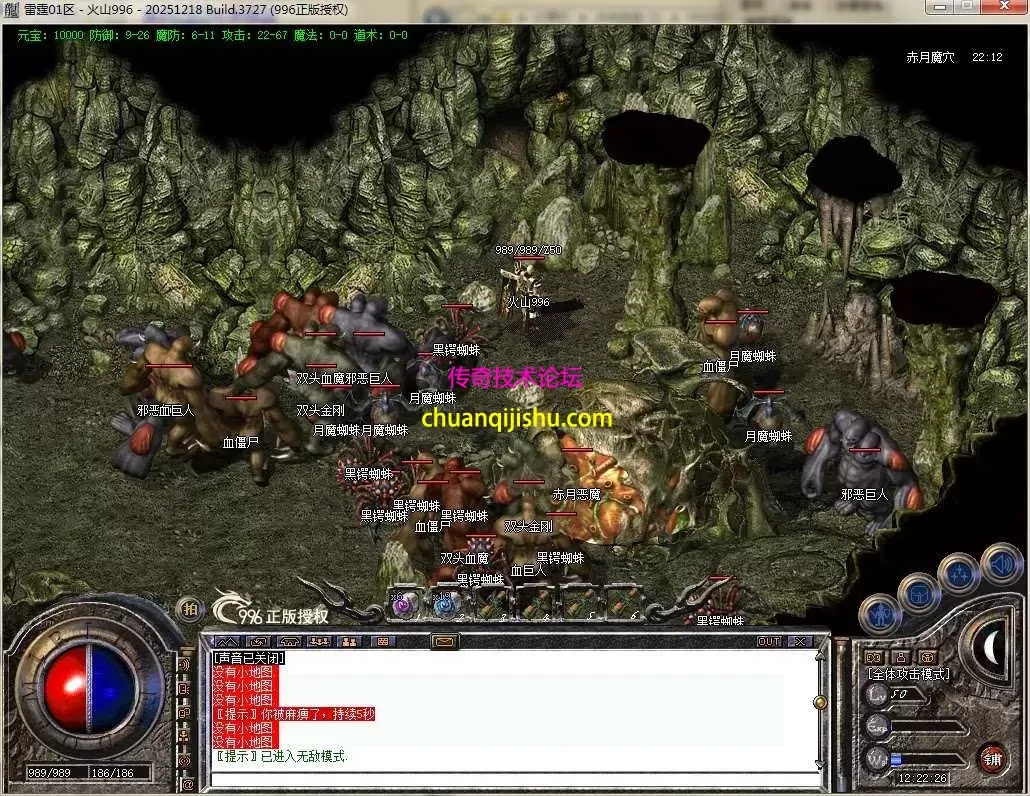1030x796 pixels.
Task: Use the scroll in hotbar slot 3
Action: coord(490,604)
